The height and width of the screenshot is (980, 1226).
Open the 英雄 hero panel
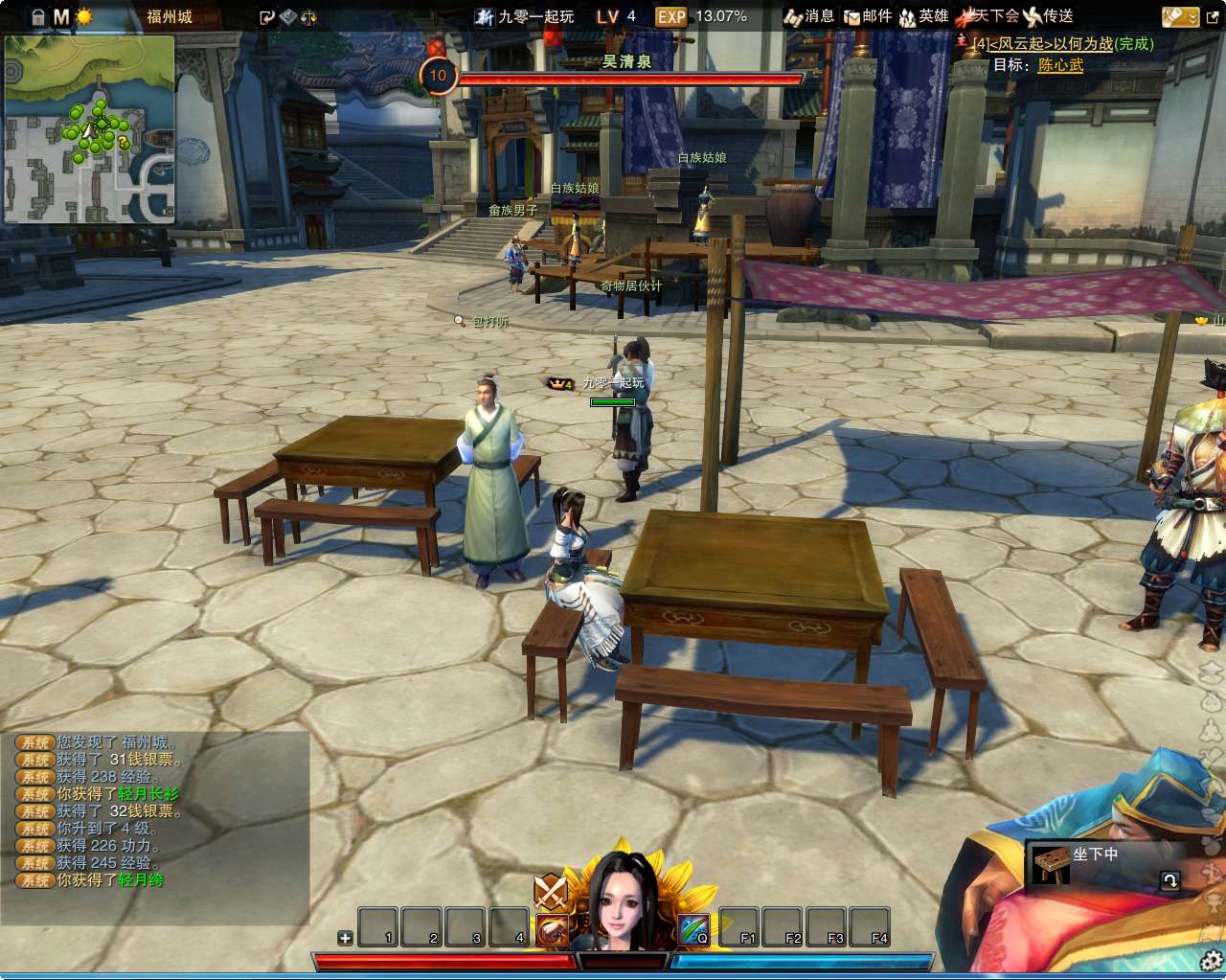[x=923, y=16]
